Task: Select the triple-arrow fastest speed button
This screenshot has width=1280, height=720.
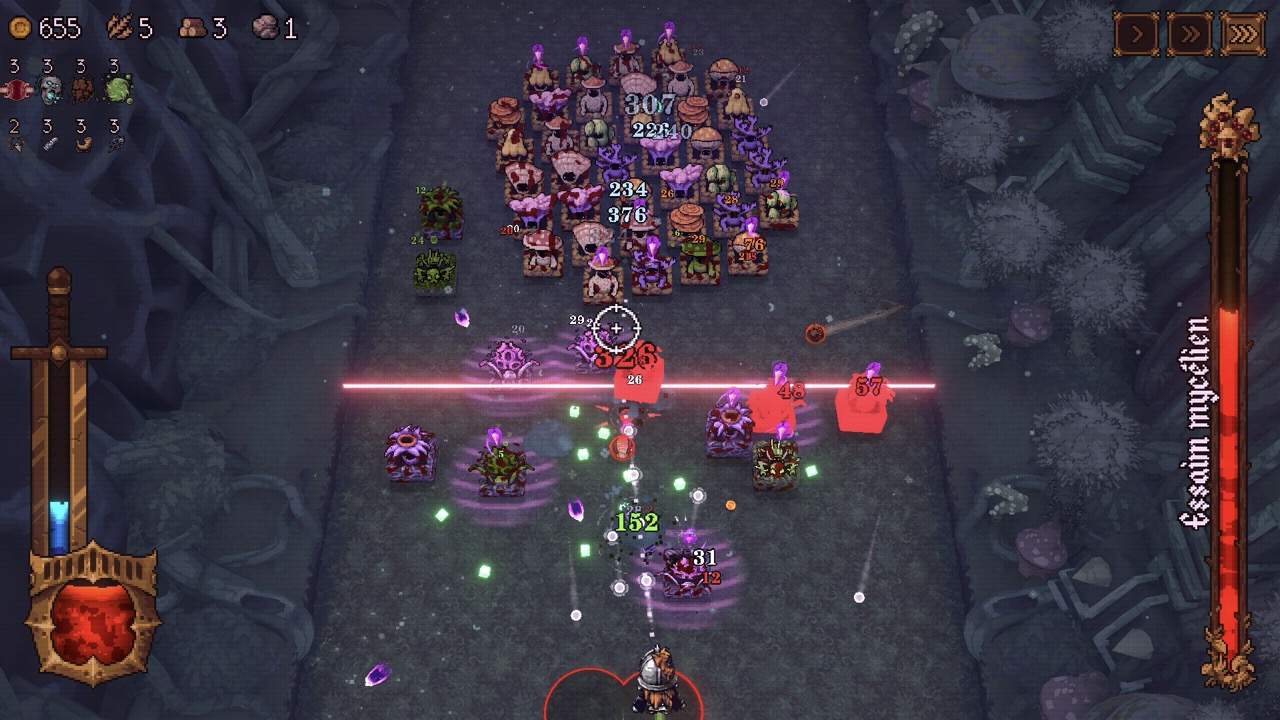Action: tap(1243, 33)
